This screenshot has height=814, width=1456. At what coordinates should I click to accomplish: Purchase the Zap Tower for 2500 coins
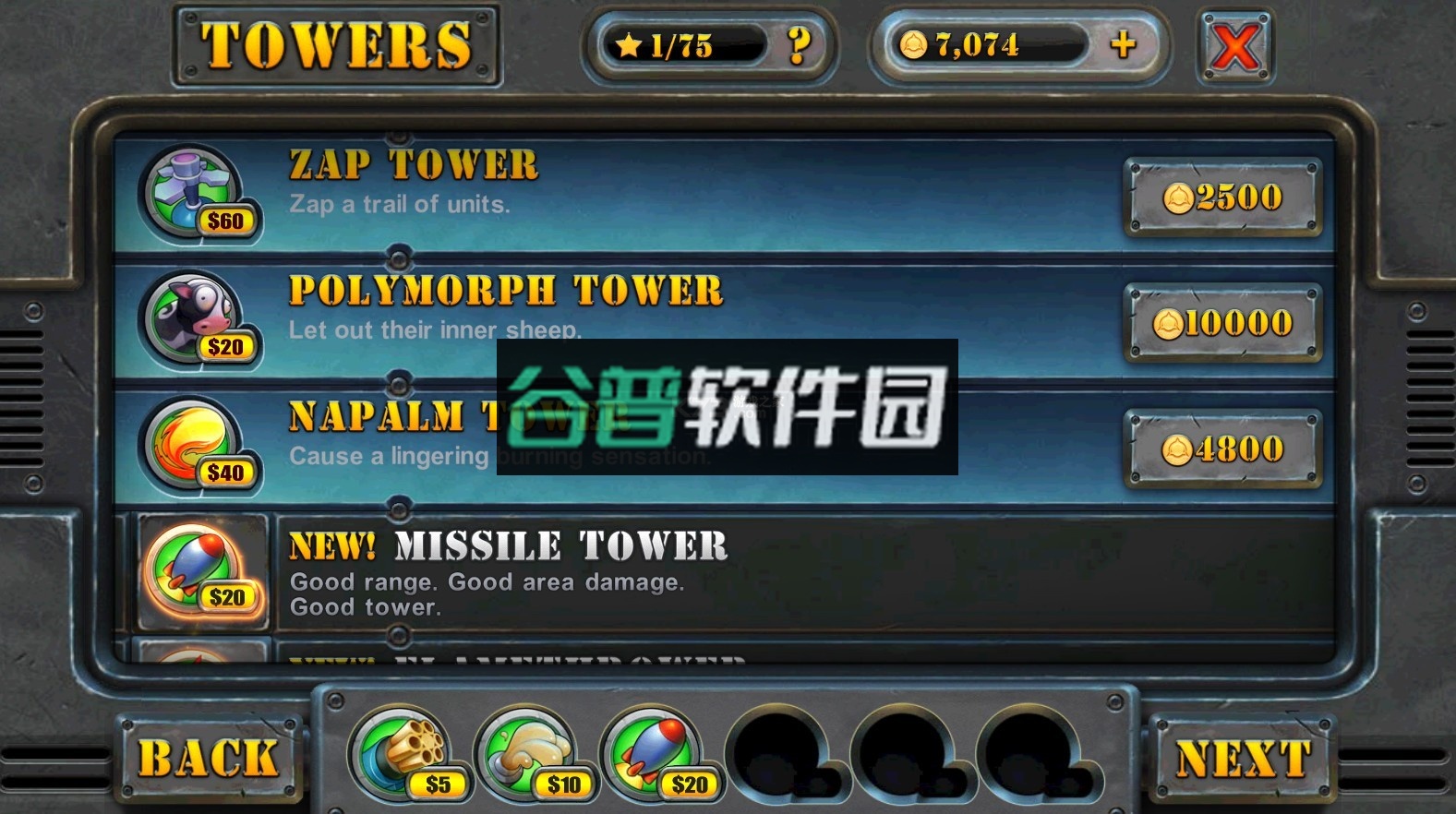coord(1223,196)
